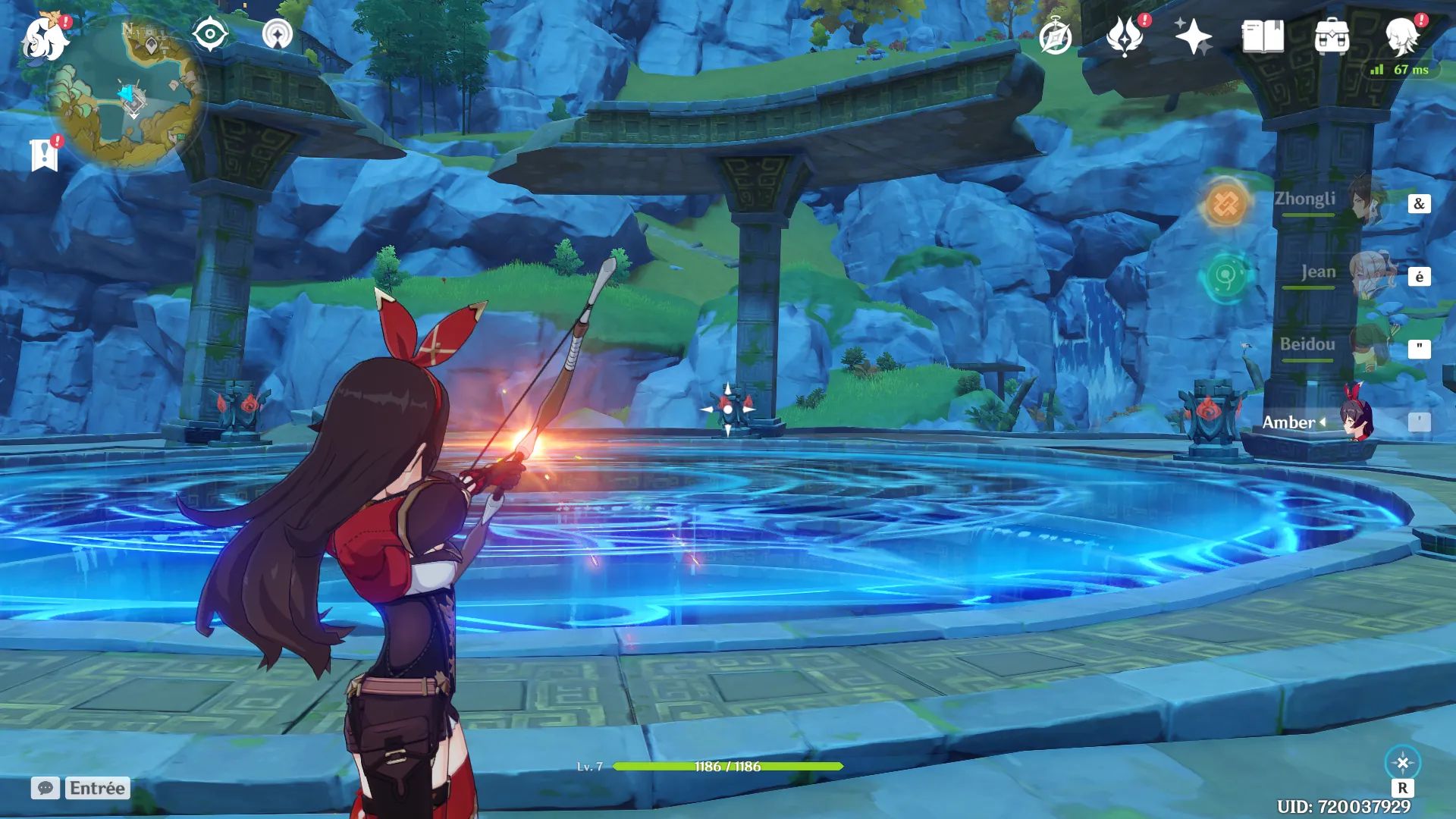Open chat via the speech bubble icon
Image resolution: width=1456 pixels, height=819 pixels.
pos(47,789)
